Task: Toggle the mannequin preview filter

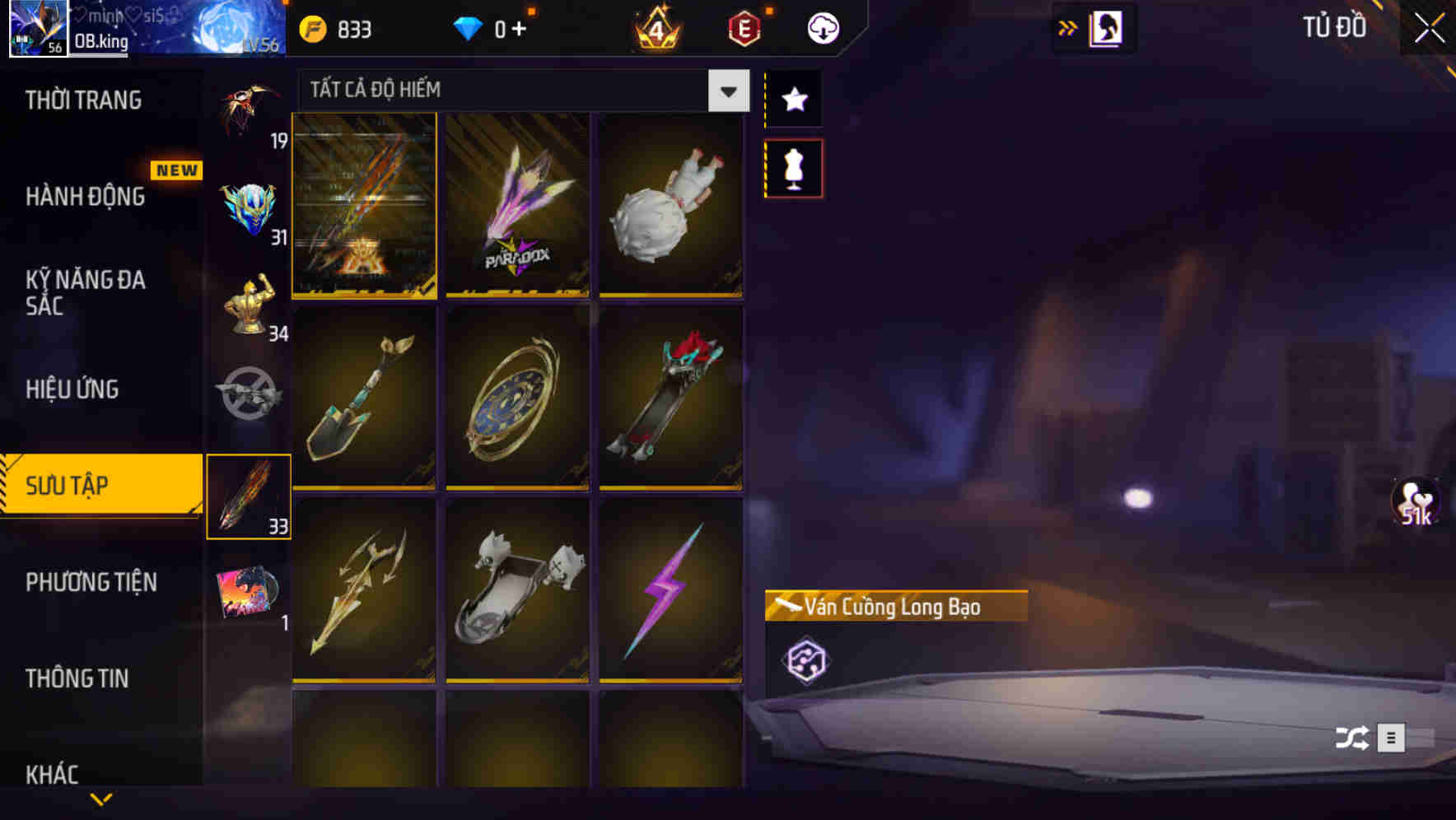Action: coord(793,167)
